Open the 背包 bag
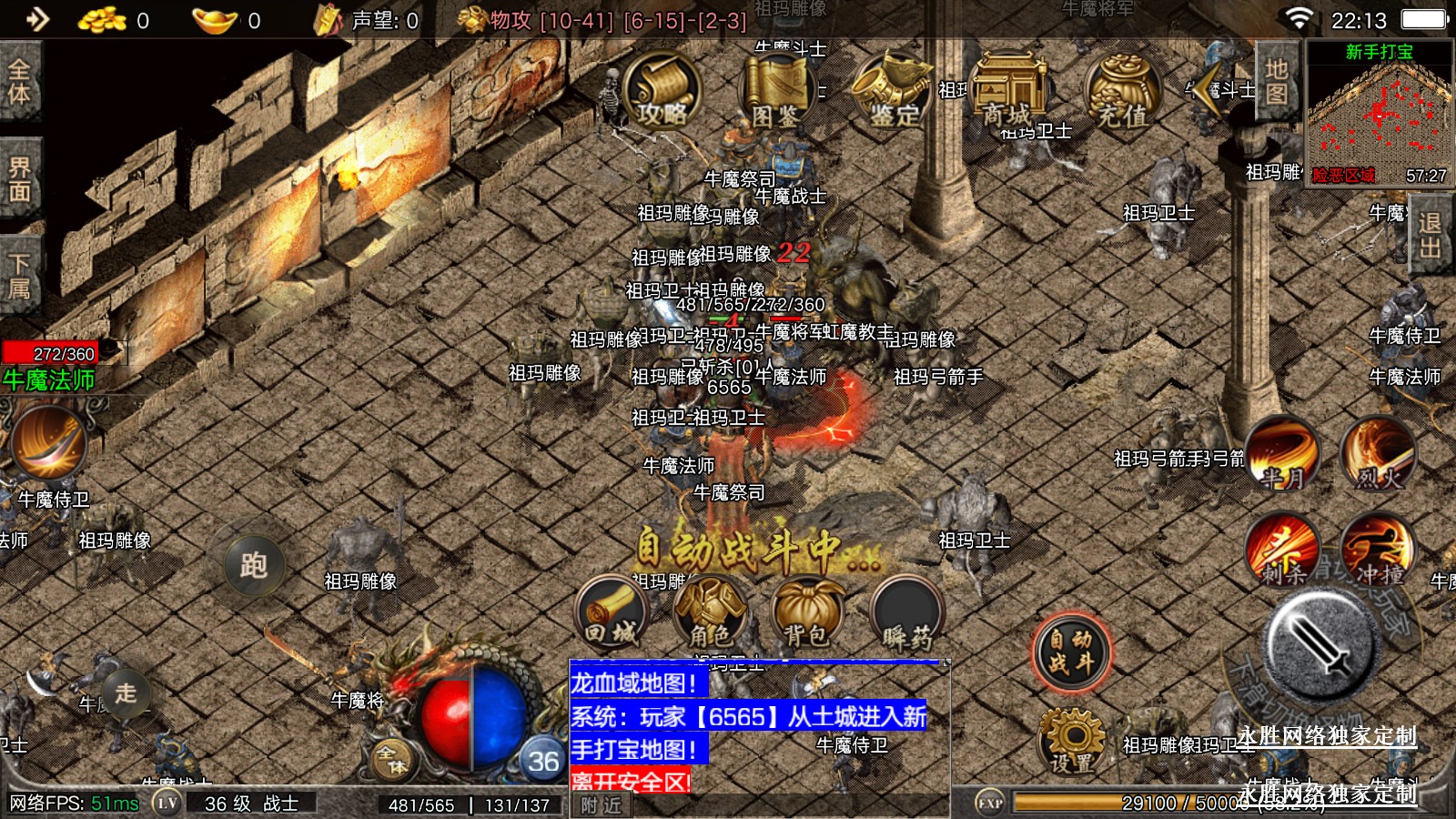1456x819 pixels. pos(806,613)
